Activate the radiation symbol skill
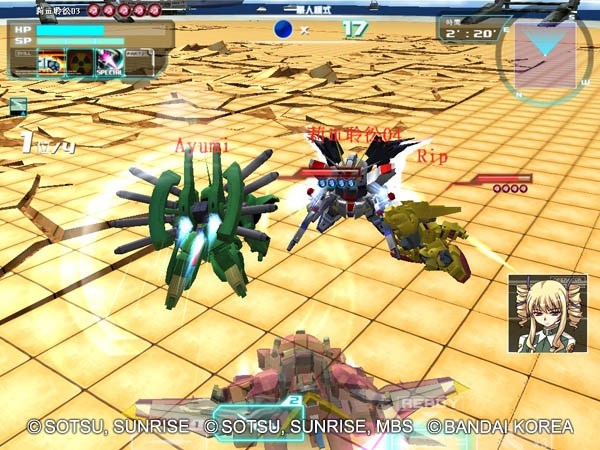The image size is (600, 450). click(x=80, y=63)
